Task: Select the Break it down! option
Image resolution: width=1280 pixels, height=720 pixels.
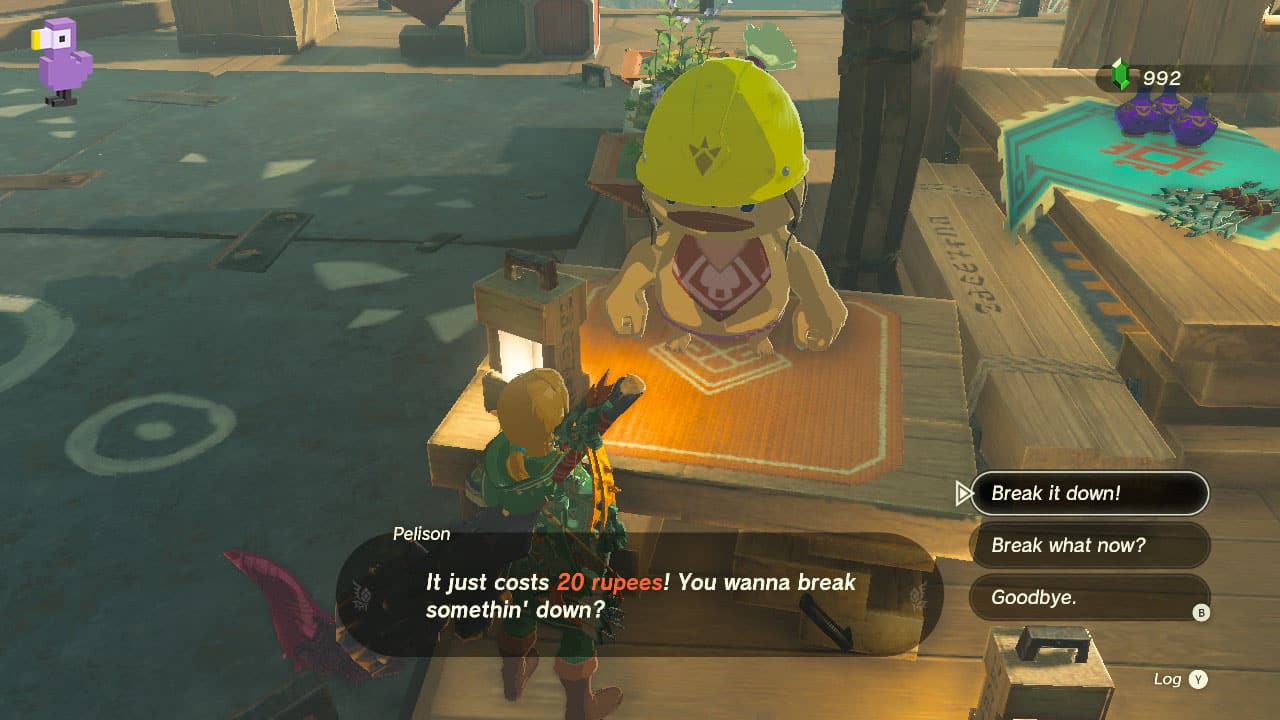Action: (x=1090, y=493)
